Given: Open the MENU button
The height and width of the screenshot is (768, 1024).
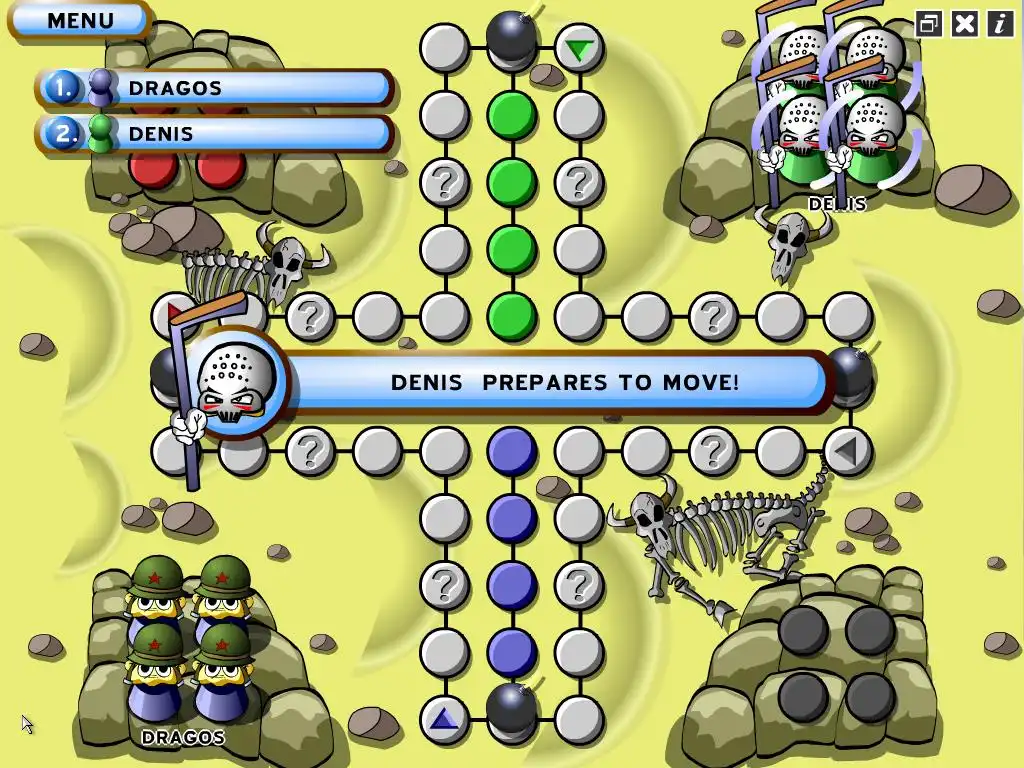Looking at the screenshot, I should pyautogui.click(x=80, y=20).
